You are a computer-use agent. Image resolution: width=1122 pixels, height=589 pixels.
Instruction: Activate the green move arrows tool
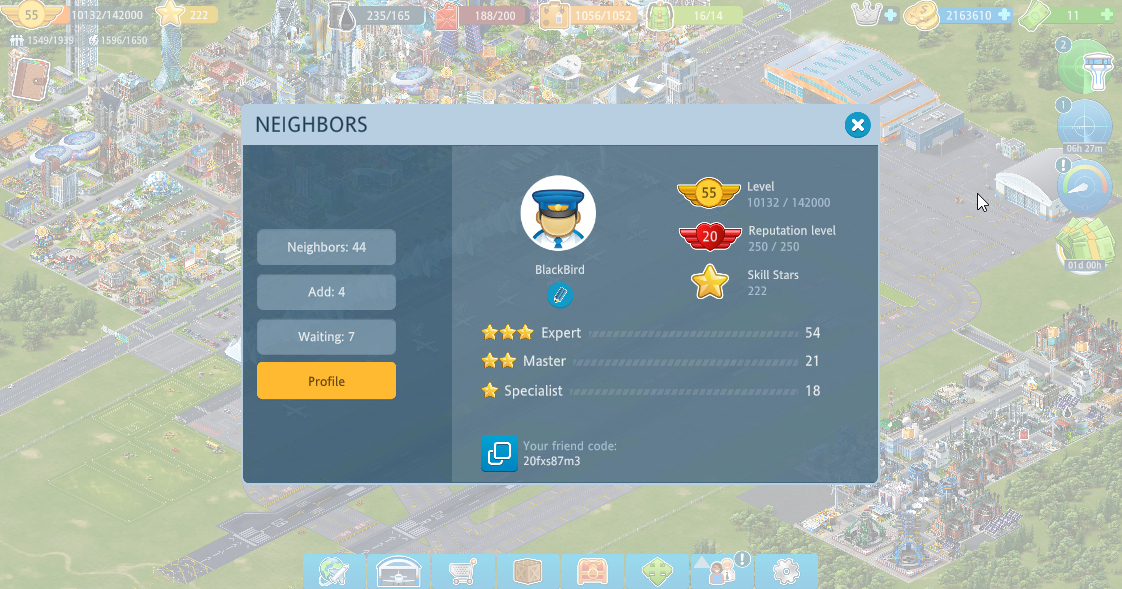[x=657, y=572]
